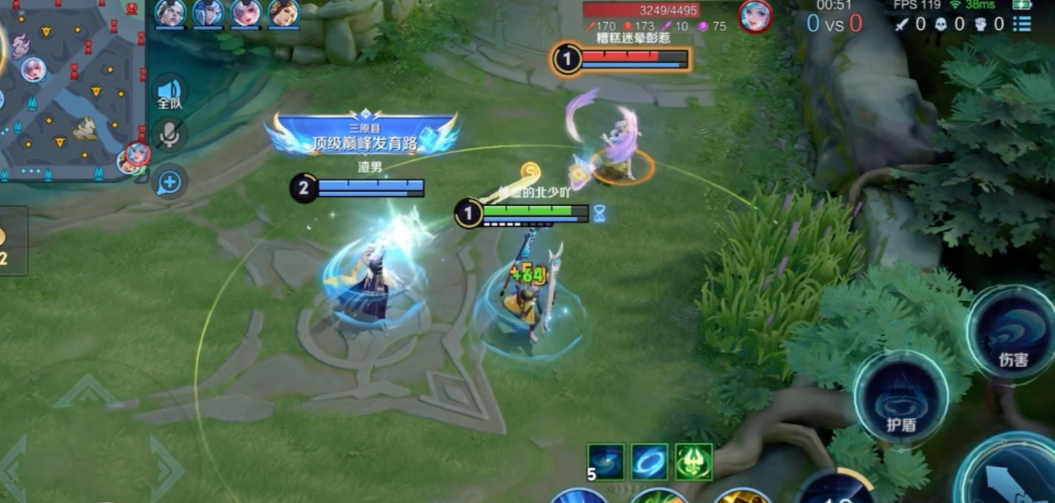Open the minimap

pos(72,90)
